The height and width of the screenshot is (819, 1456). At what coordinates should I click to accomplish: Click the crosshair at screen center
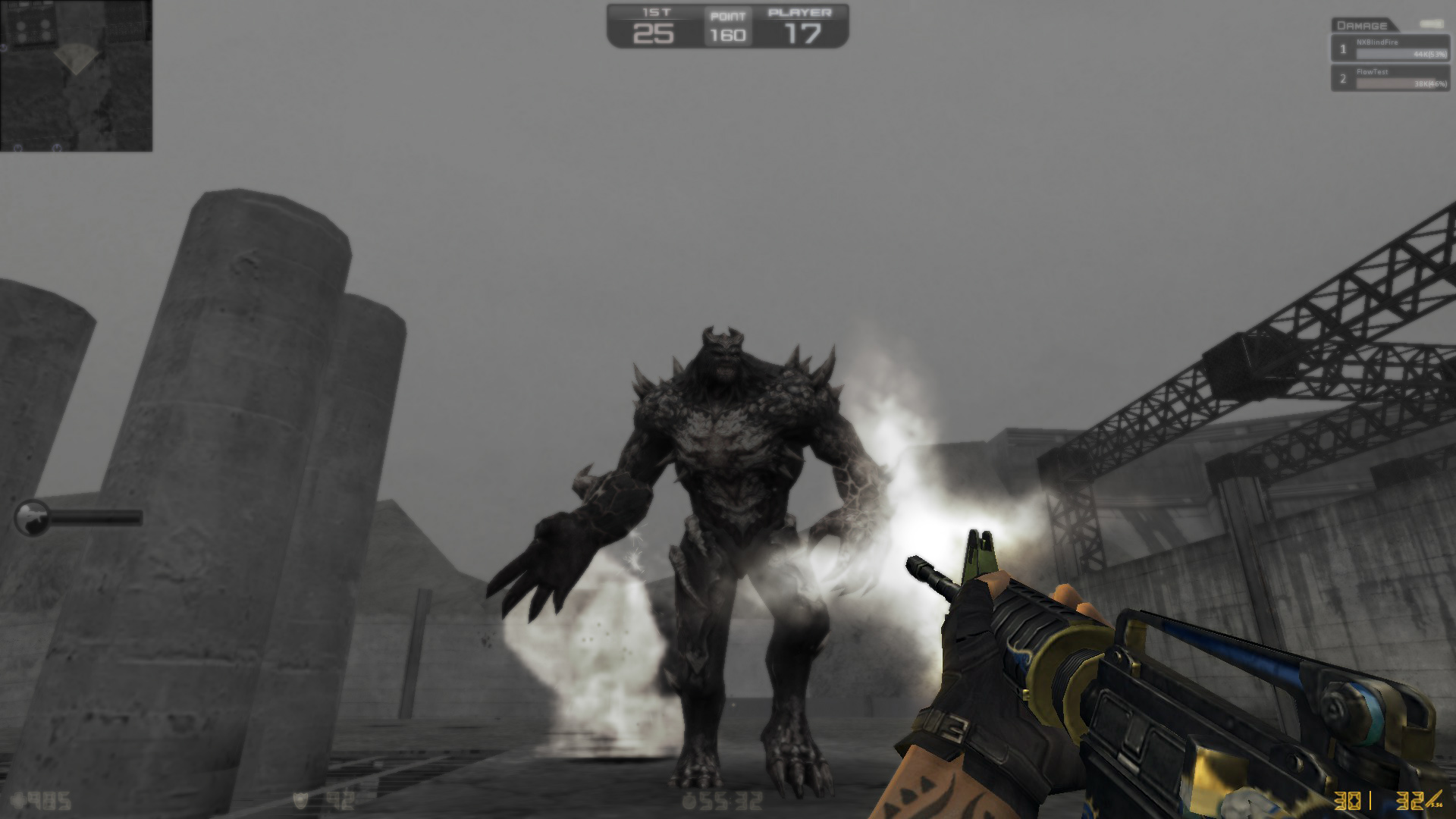(728, 409)
